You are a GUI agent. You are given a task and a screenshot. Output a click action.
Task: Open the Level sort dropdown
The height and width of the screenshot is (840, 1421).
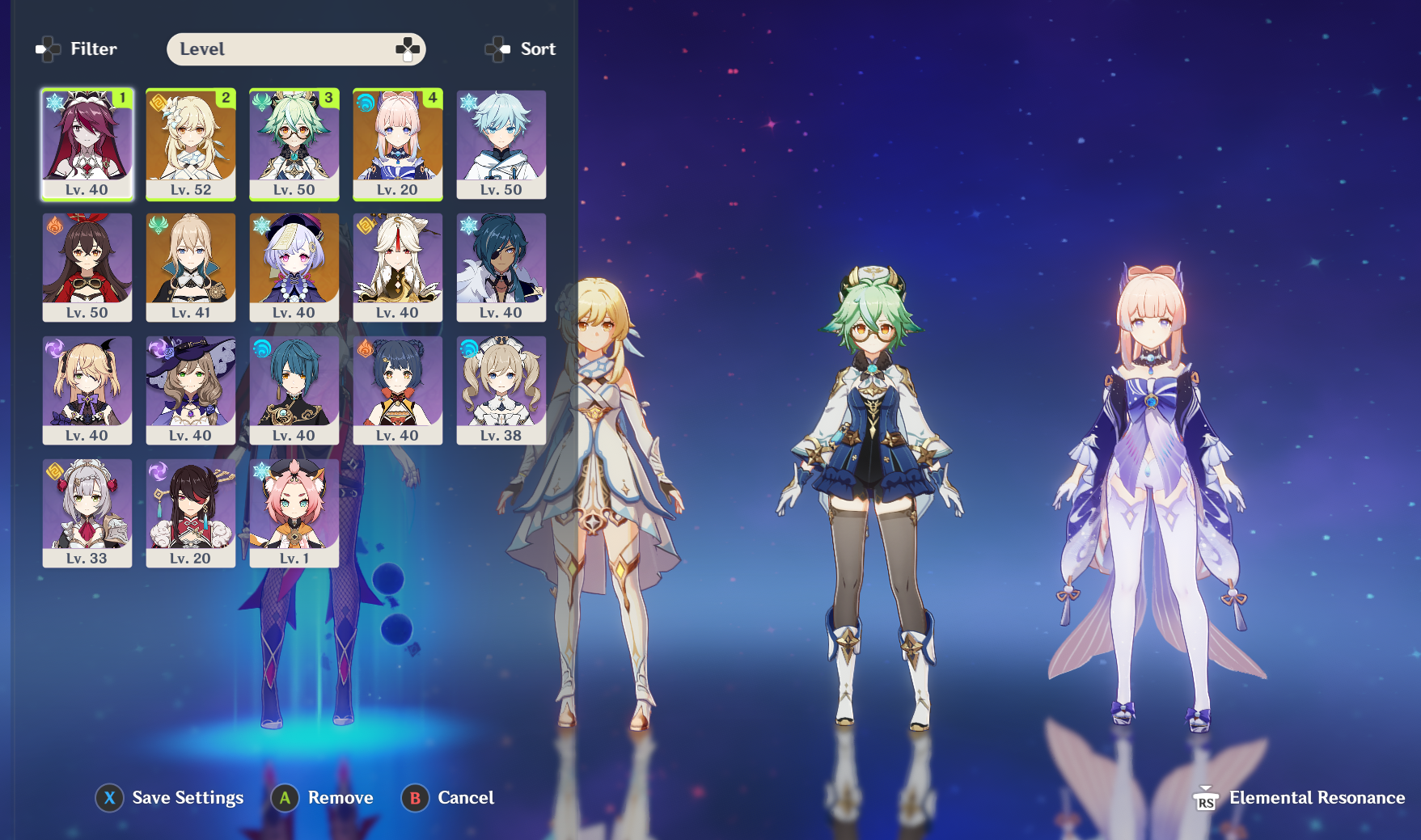pos(296,49)
